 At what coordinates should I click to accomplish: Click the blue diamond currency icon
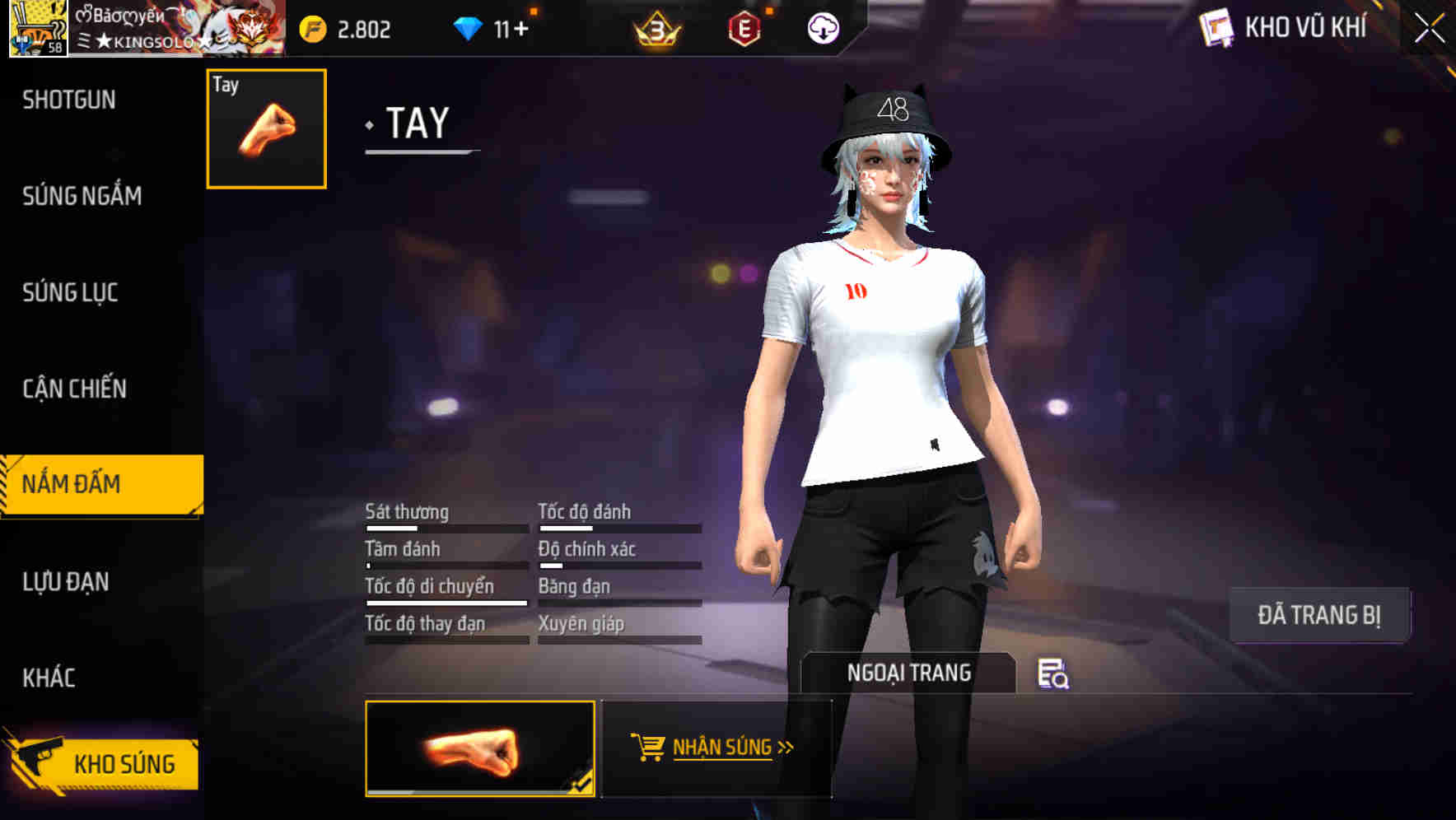468,27
